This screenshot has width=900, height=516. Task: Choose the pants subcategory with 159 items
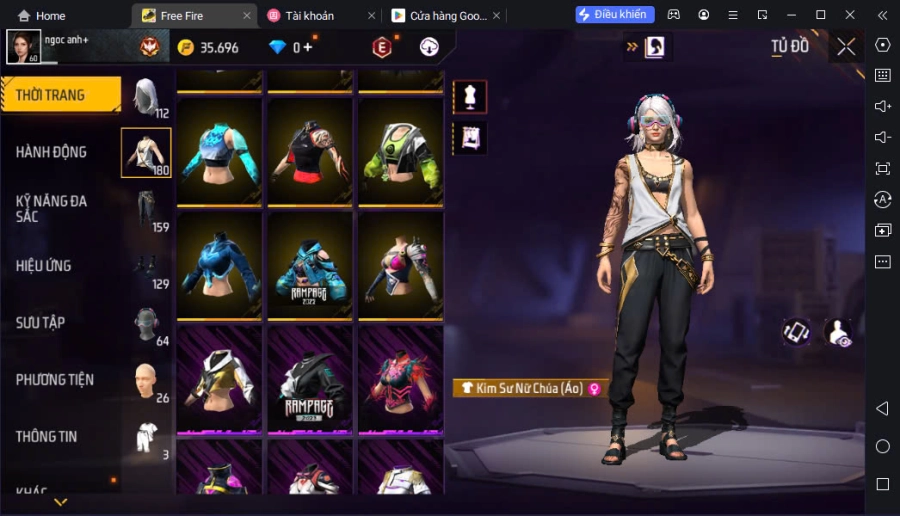click(x=147, y=209)
